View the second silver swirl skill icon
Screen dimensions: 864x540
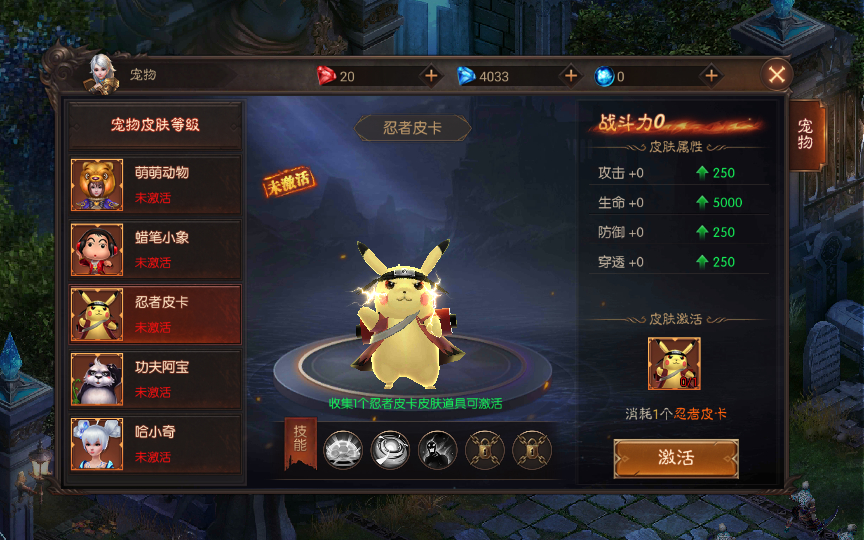click(x=390, y=449)
